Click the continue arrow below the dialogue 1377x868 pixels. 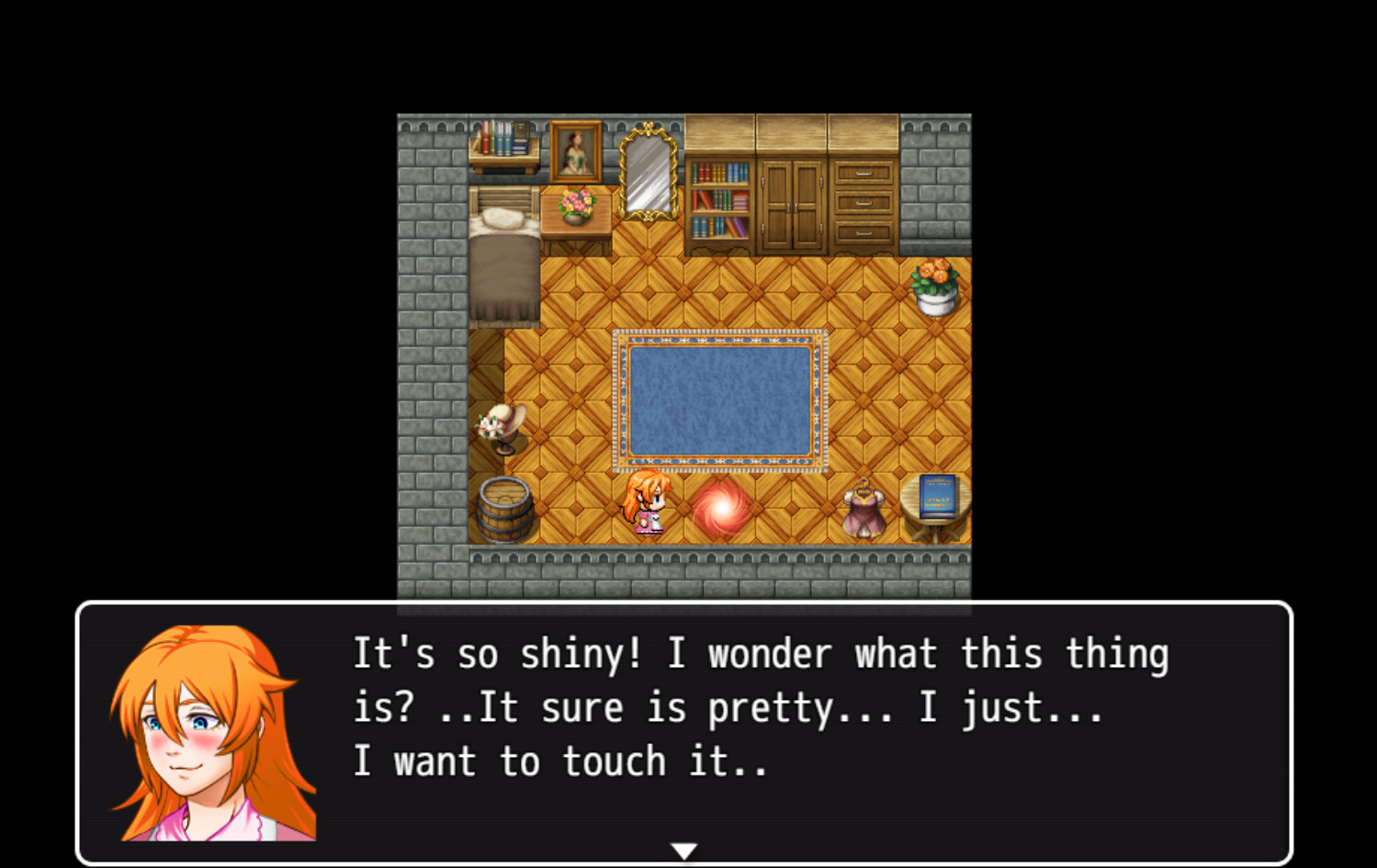pos(685,851)
